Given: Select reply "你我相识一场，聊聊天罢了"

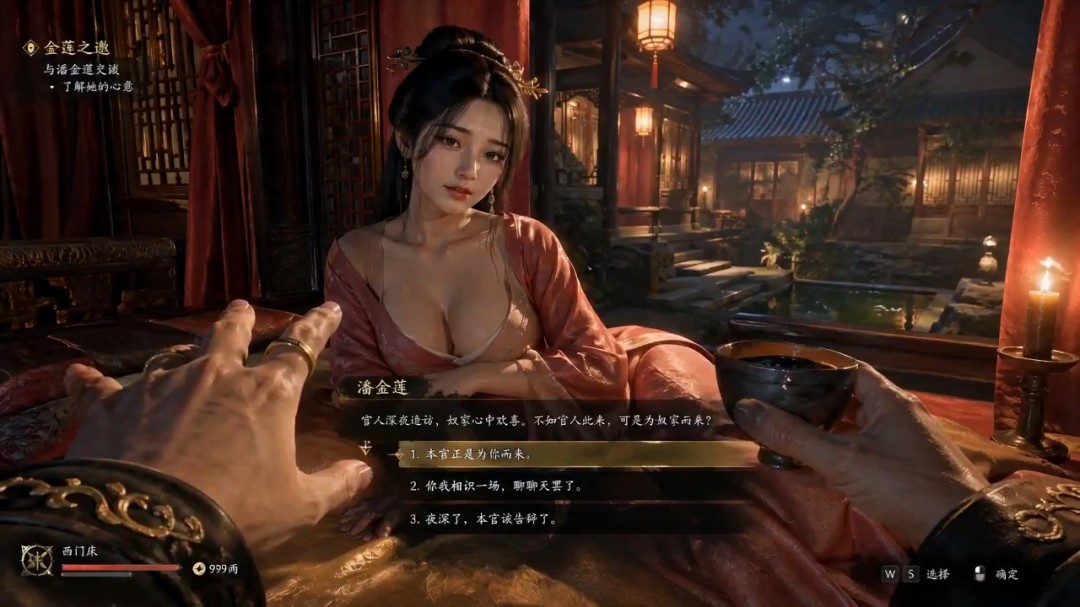Looking at the screenshot, I should [x=496, y=486].
